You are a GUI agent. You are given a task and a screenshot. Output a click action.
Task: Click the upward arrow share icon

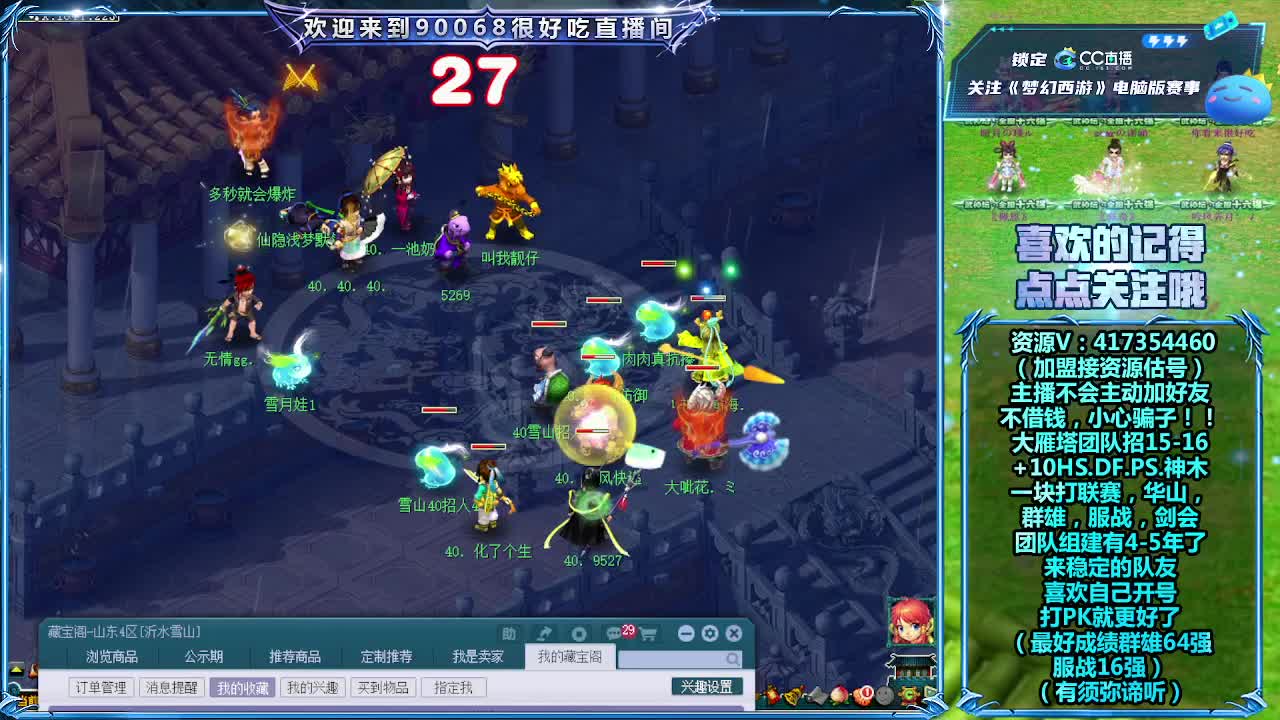click(544, 632)
